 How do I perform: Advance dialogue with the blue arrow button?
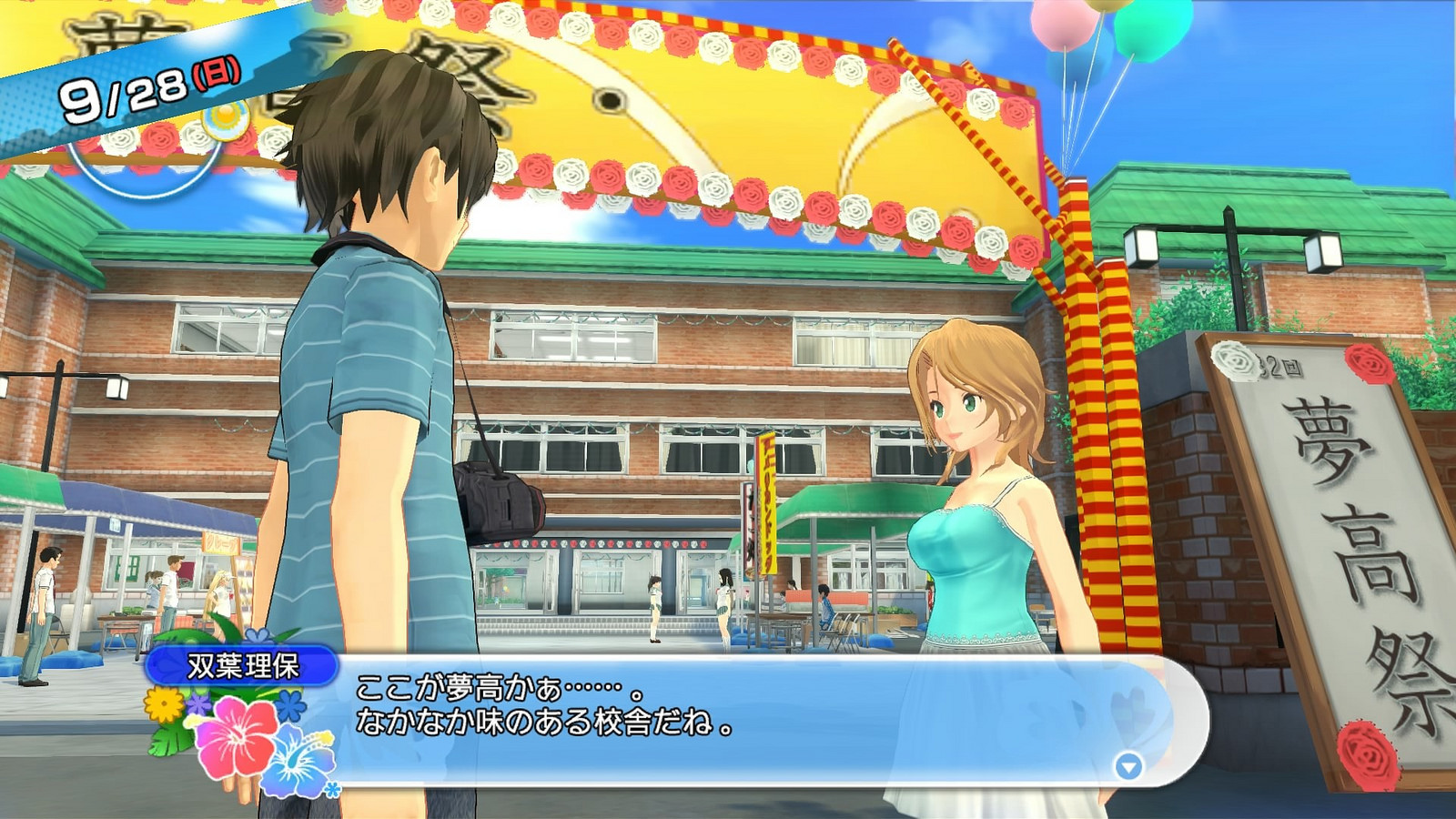pos(1128,766)
